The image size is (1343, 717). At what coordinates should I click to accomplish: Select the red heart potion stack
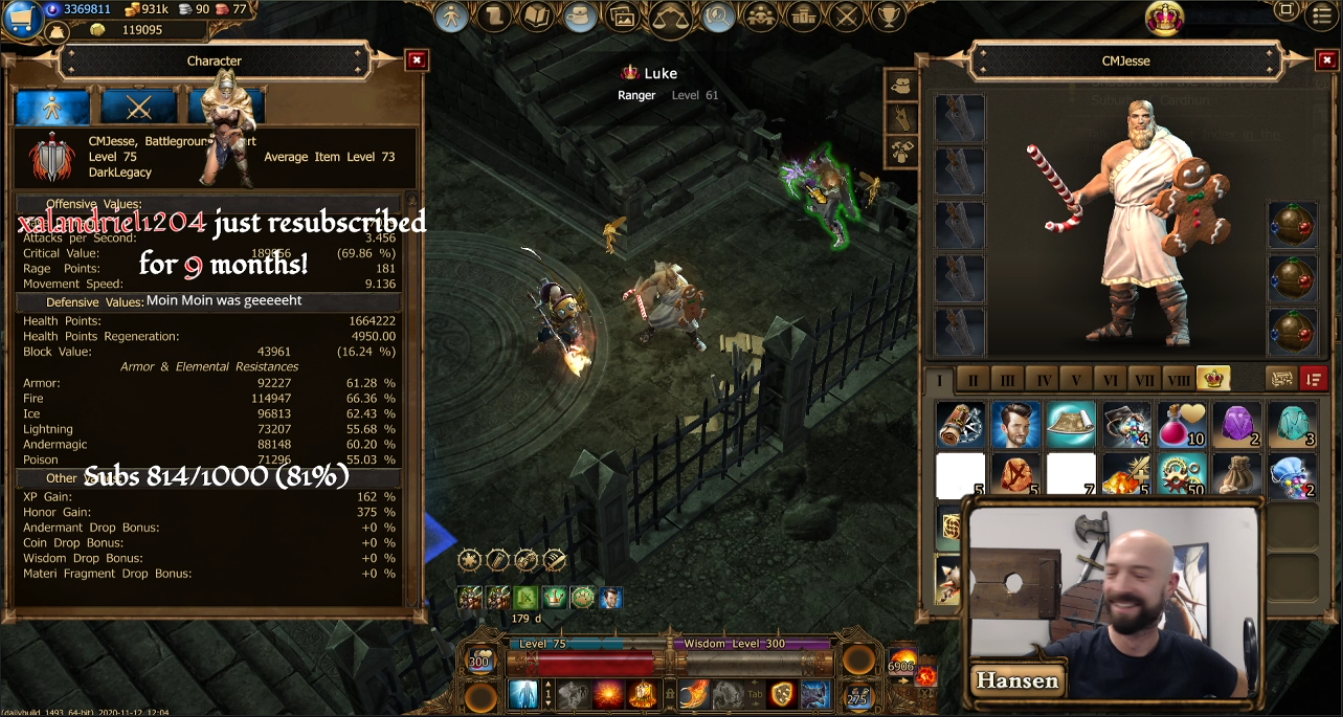point(1181,424)
